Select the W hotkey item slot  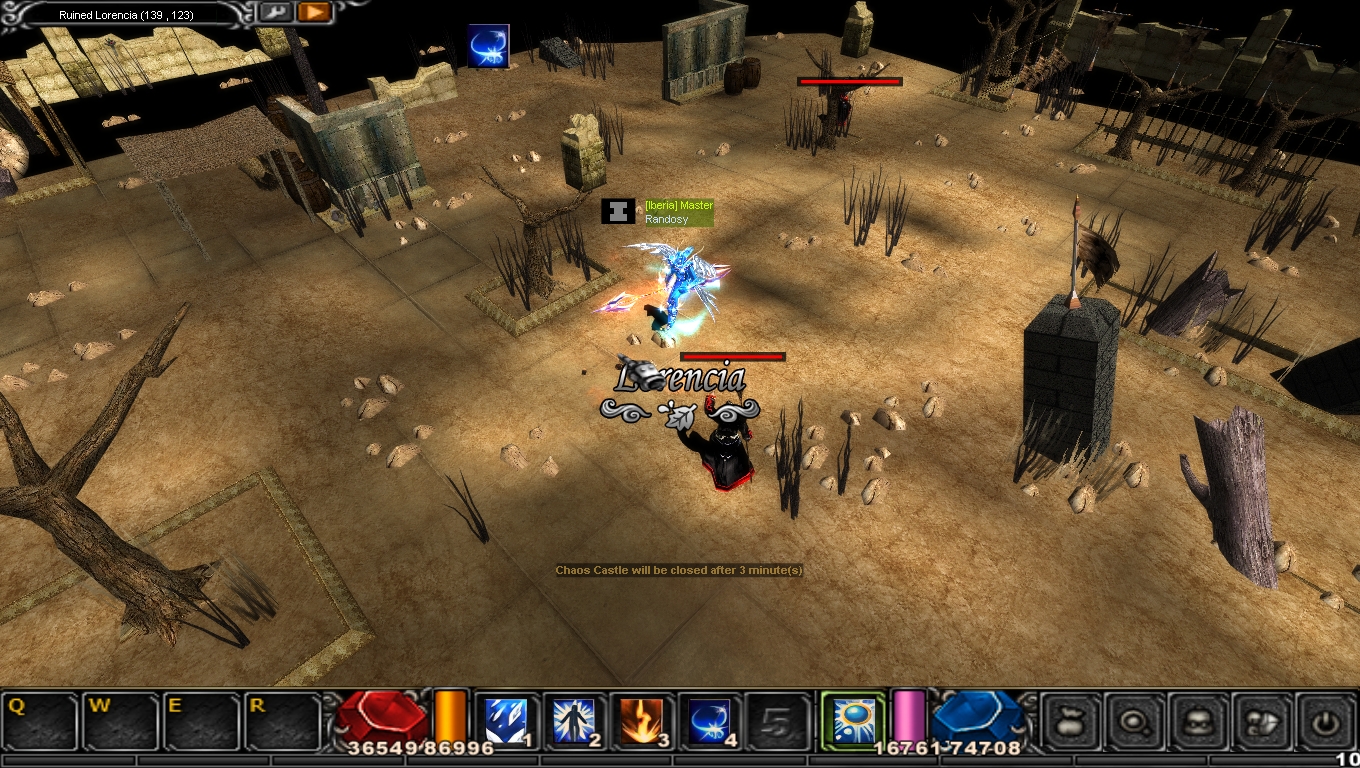click(121, 721)
